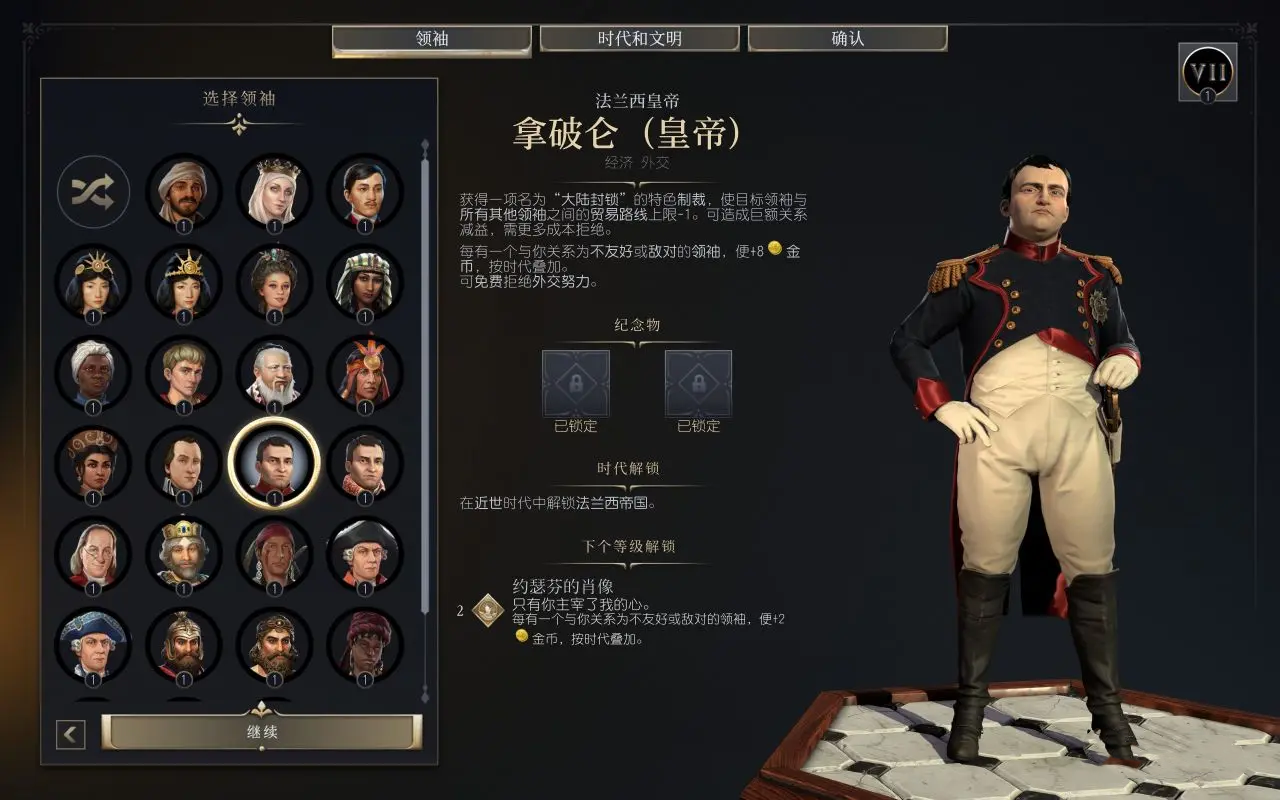Choose the queen with white veil and crown
The width and height of the screenshot is (1280, 800).
(274, 192)
